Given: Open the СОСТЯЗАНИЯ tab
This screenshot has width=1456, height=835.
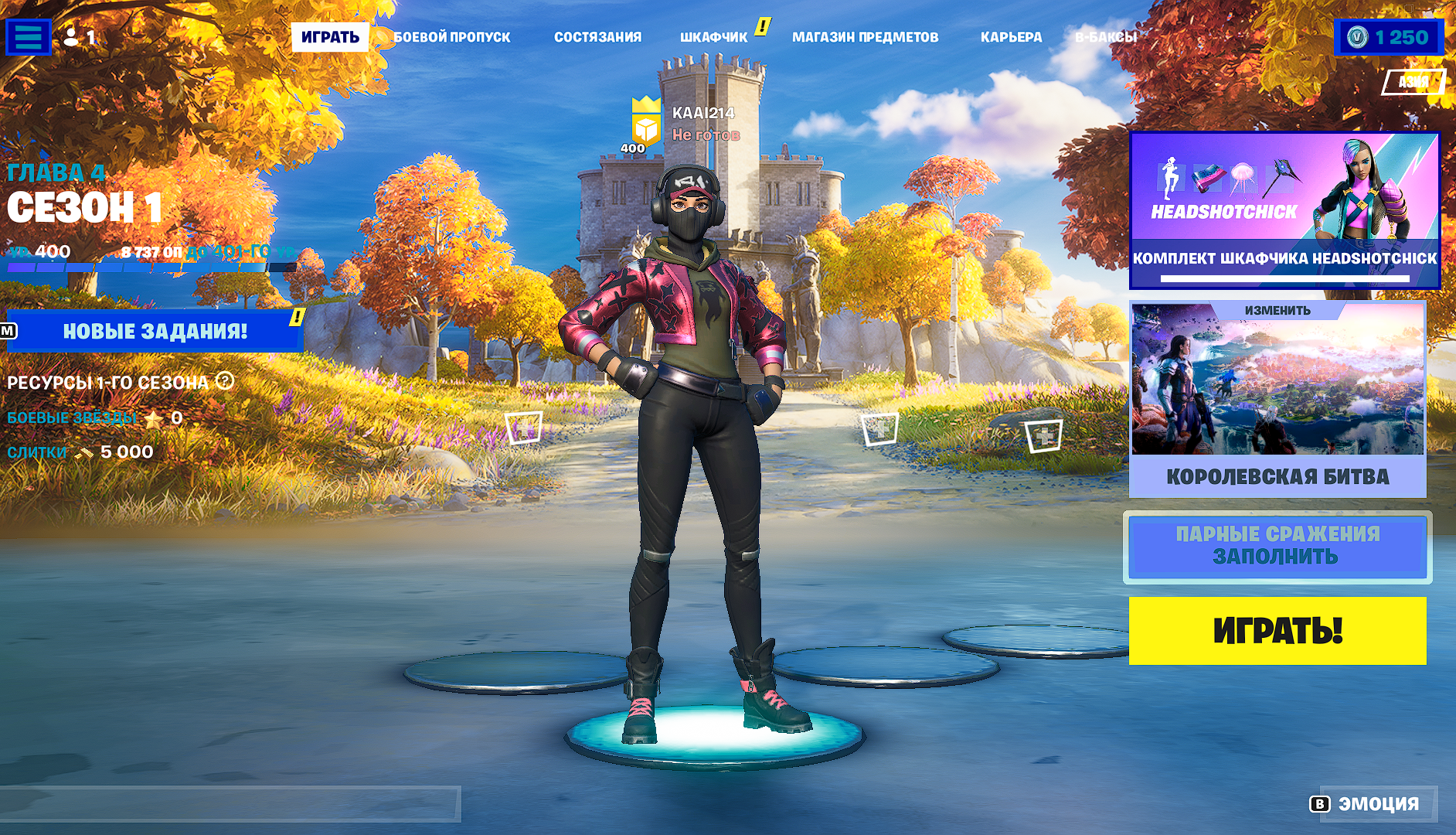Looking at the screenshot, I should pos(597,37).
